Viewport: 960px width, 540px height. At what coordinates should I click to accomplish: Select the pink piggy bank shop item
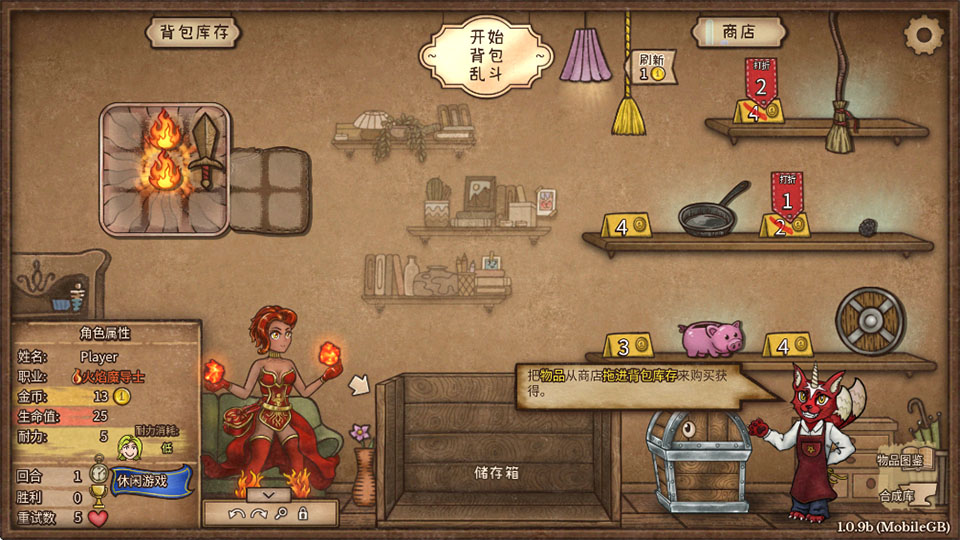pos(712,337)
